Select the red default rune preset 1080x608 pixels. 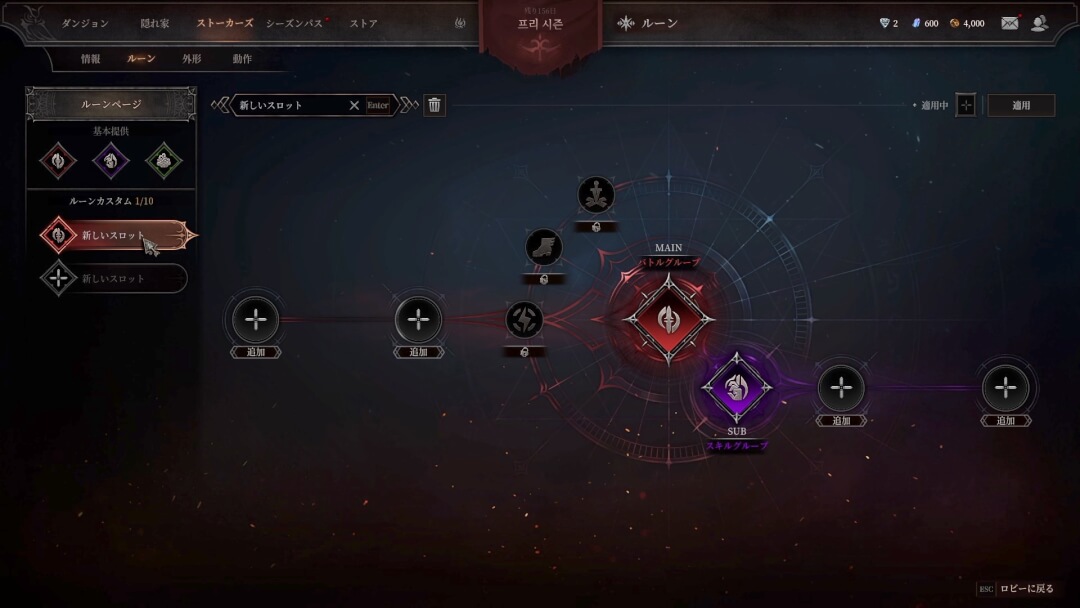58,160
